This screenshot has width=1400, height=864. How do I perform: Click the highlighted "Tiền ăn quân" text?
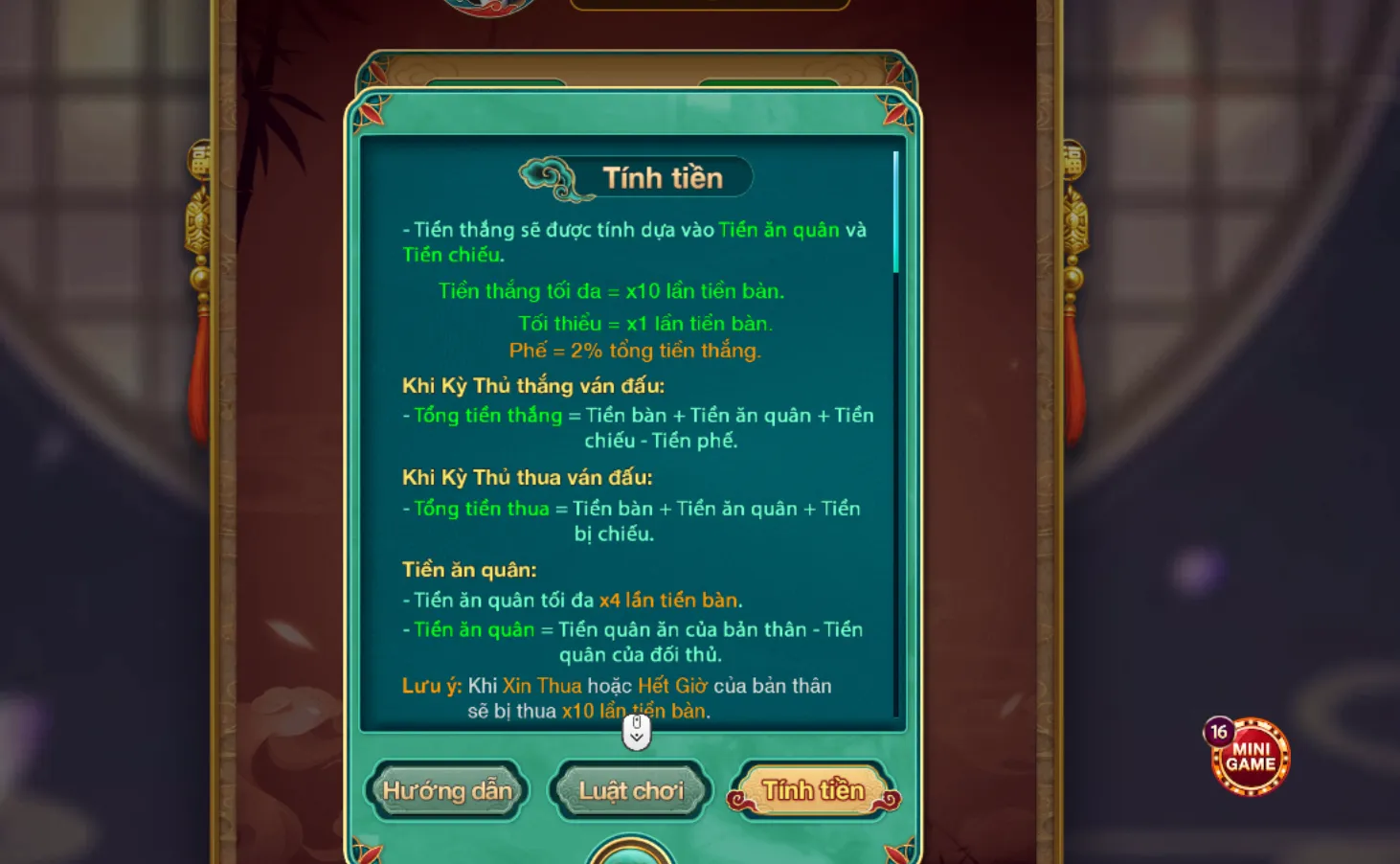[x=779, y=230]
